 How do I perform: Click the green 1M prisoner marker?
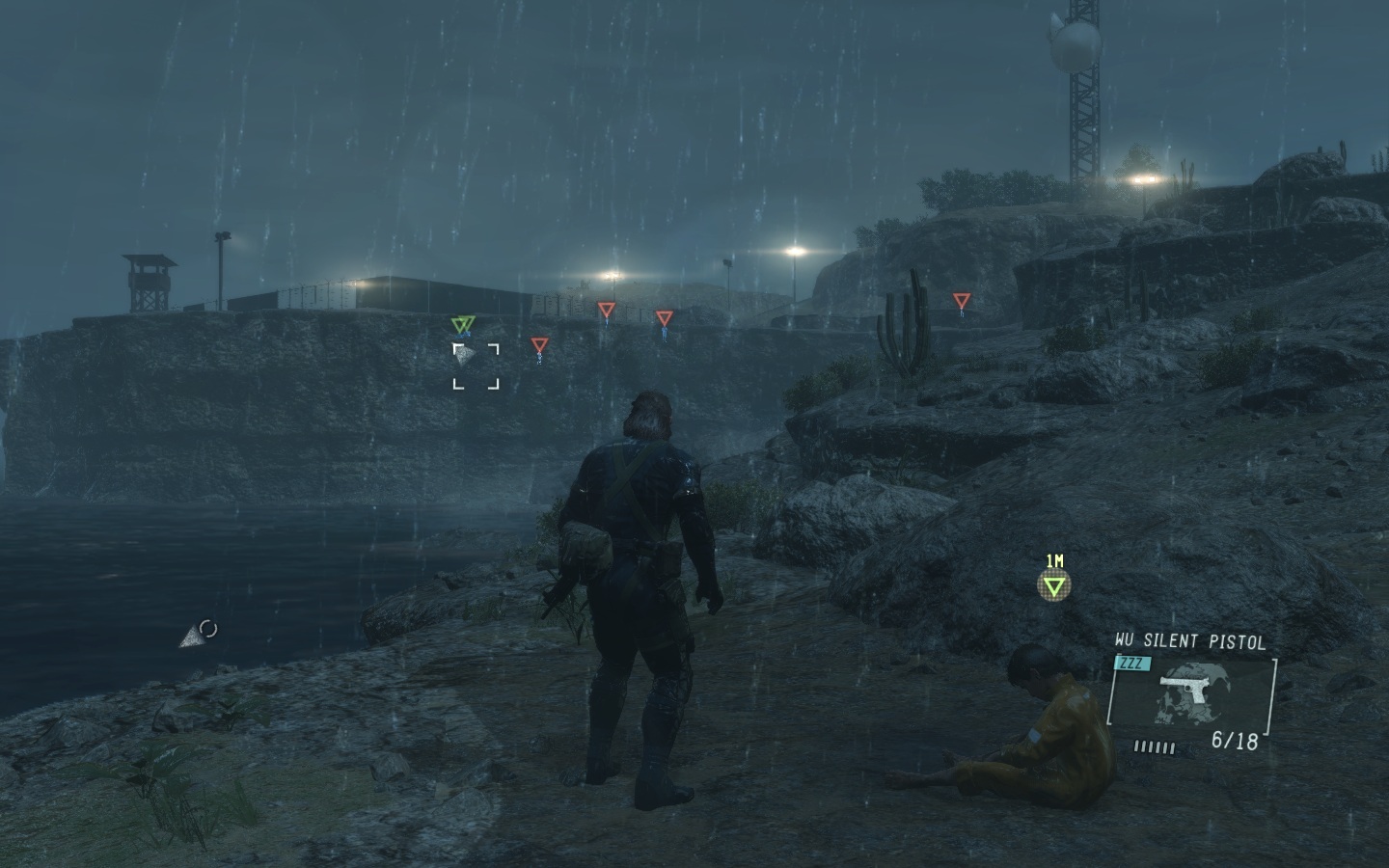[x=1054, y=584]
